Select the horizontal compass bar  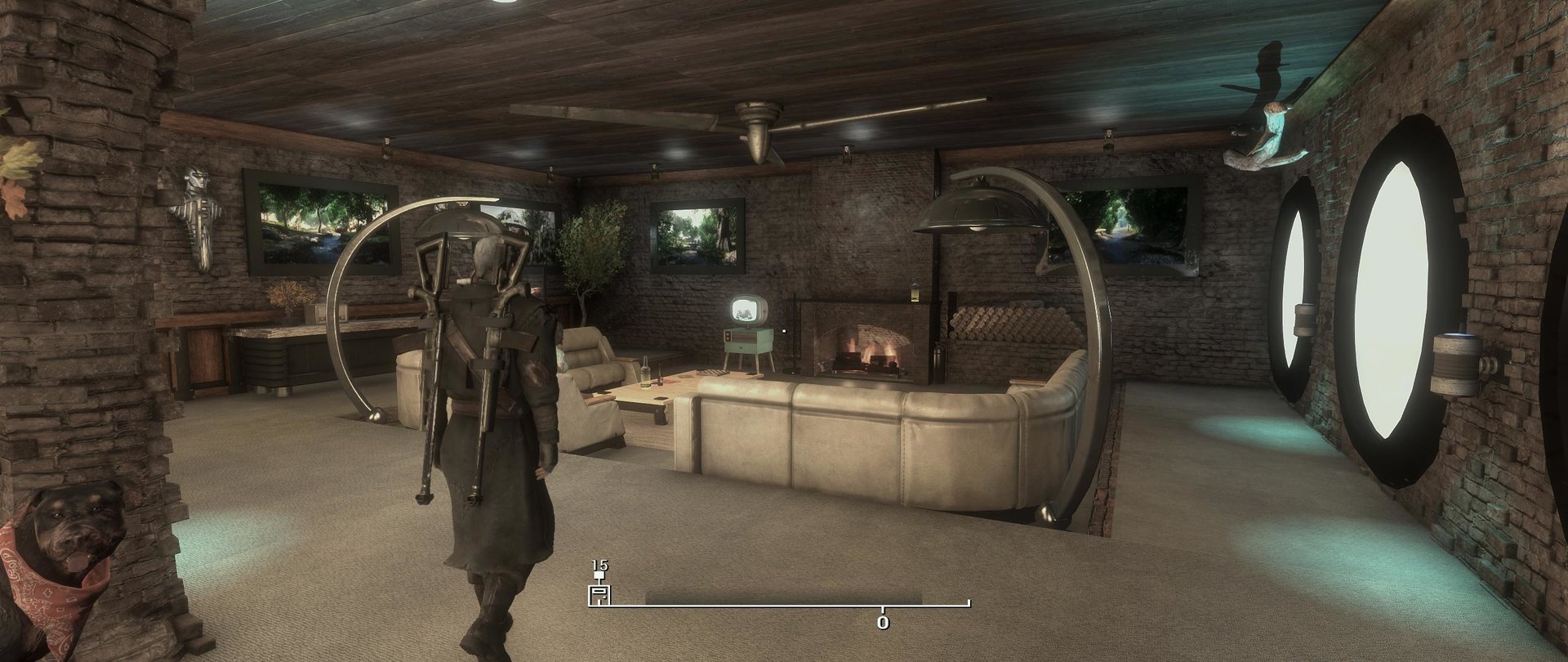coord(784,606)
